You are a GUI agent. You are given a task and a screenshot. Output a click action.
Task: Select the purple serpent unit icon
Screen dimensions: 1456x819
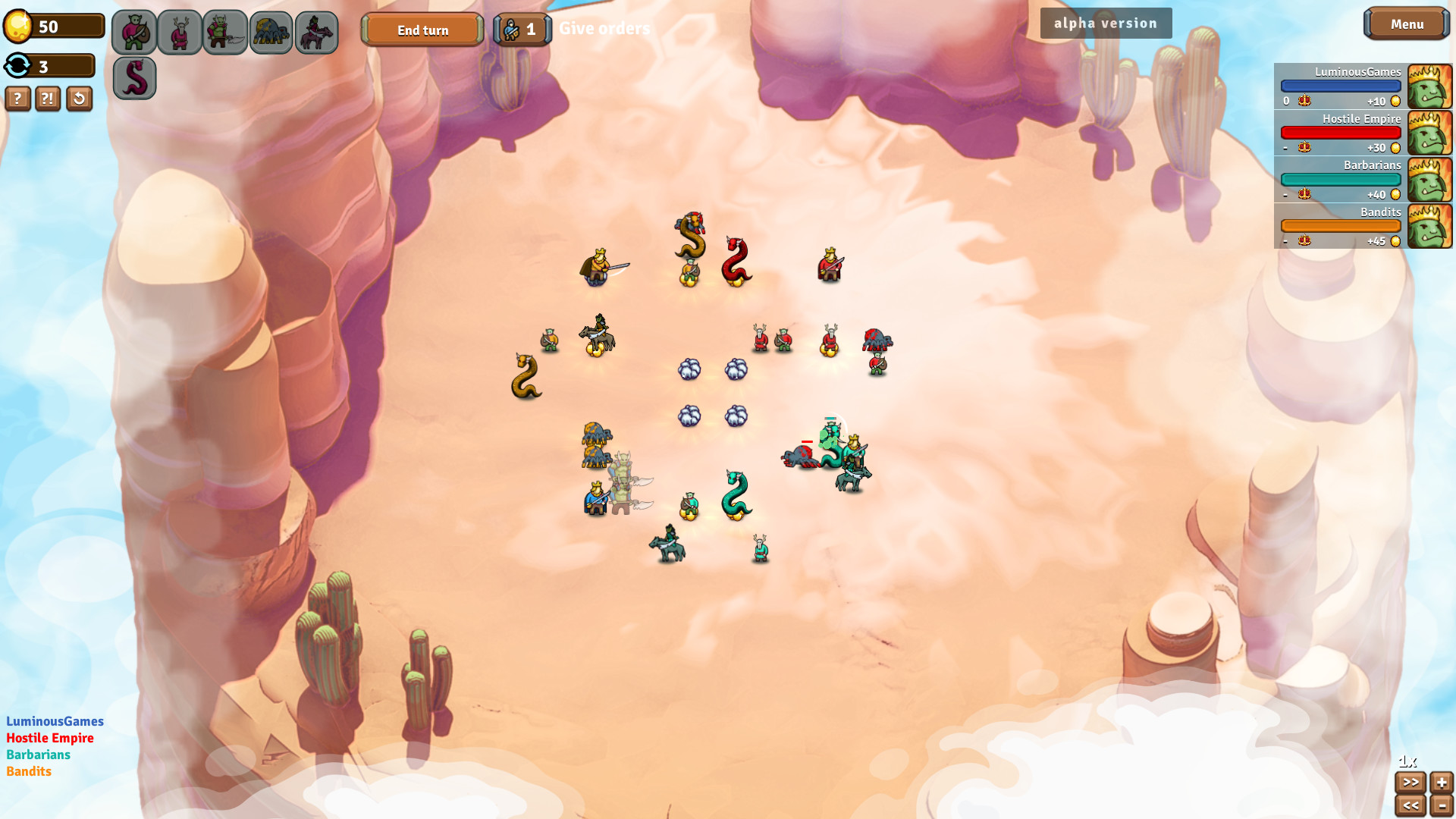point(134,78)
